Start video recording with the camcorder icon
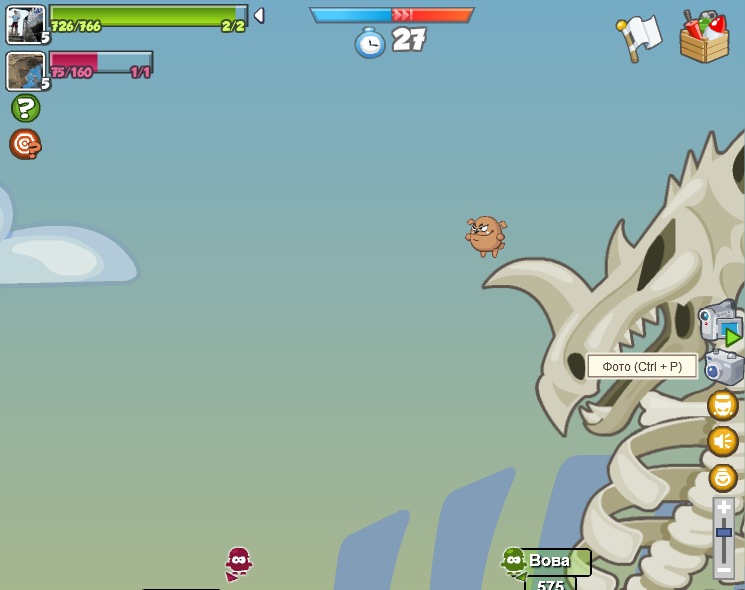The image size is (745, 590). 720,322
